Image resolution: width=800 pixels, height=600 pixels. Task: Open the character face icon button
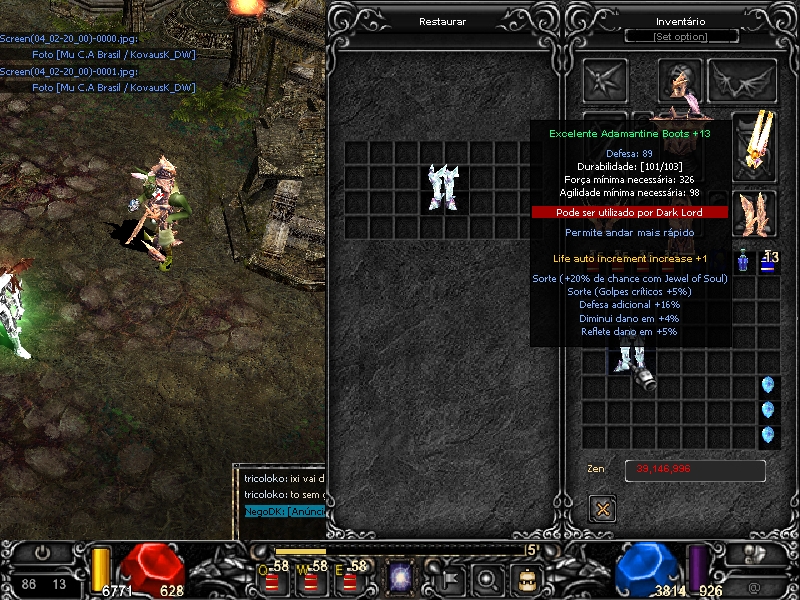(x=526, y=577)
